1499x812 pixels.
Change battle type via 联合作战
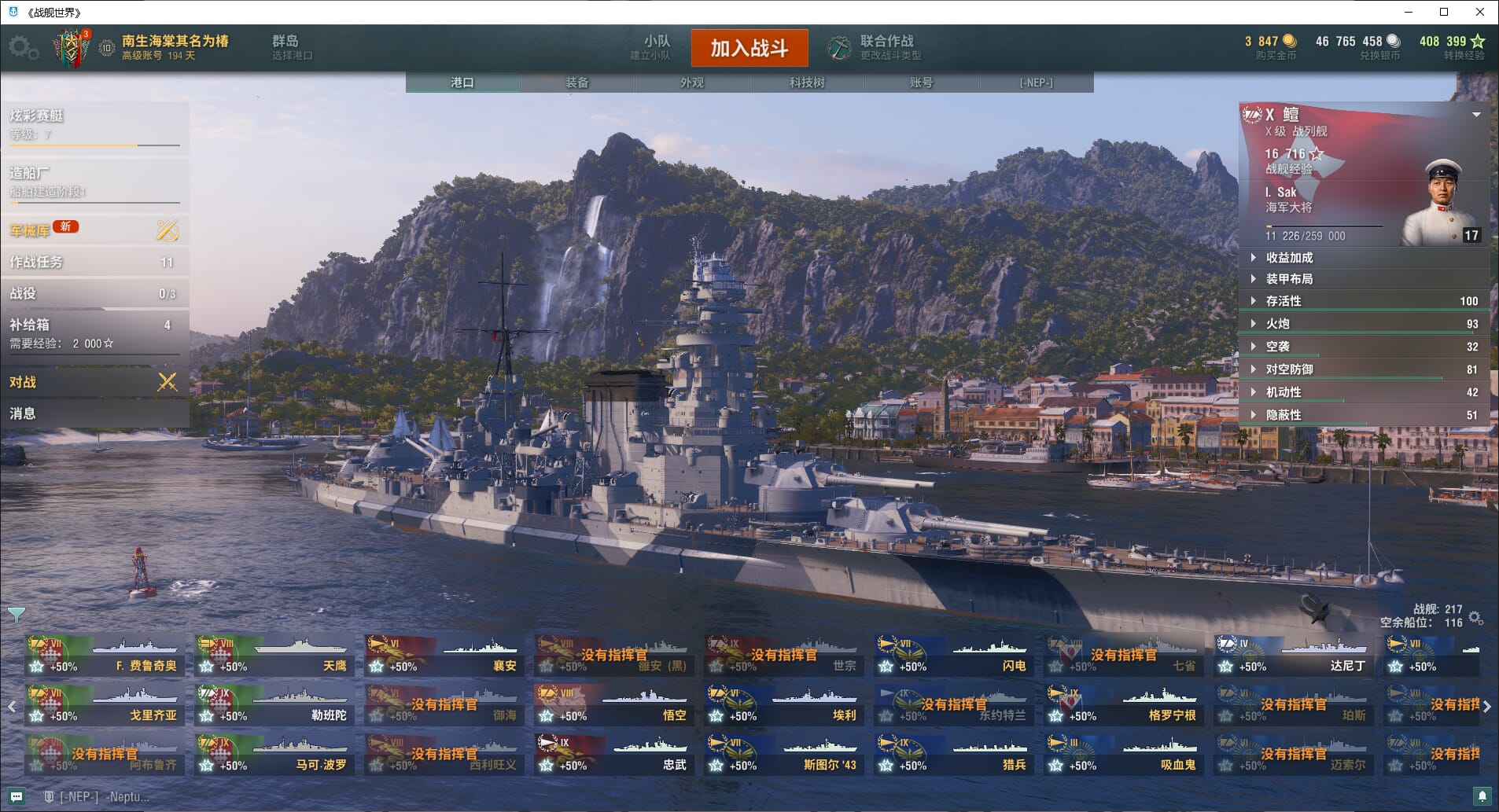point(886,47)
